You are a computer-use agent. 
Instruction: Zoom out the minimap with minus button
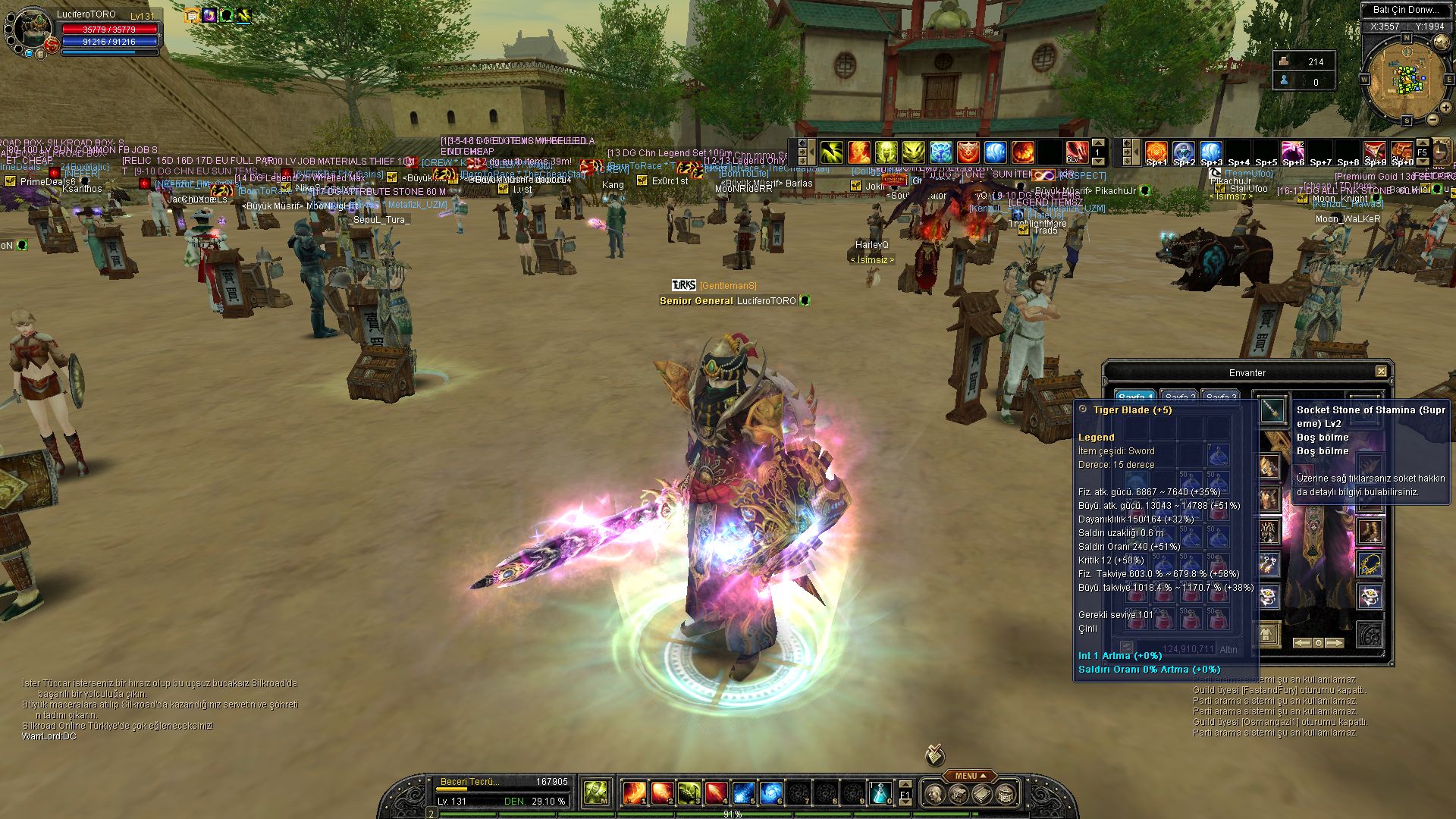coord(1432,119)
